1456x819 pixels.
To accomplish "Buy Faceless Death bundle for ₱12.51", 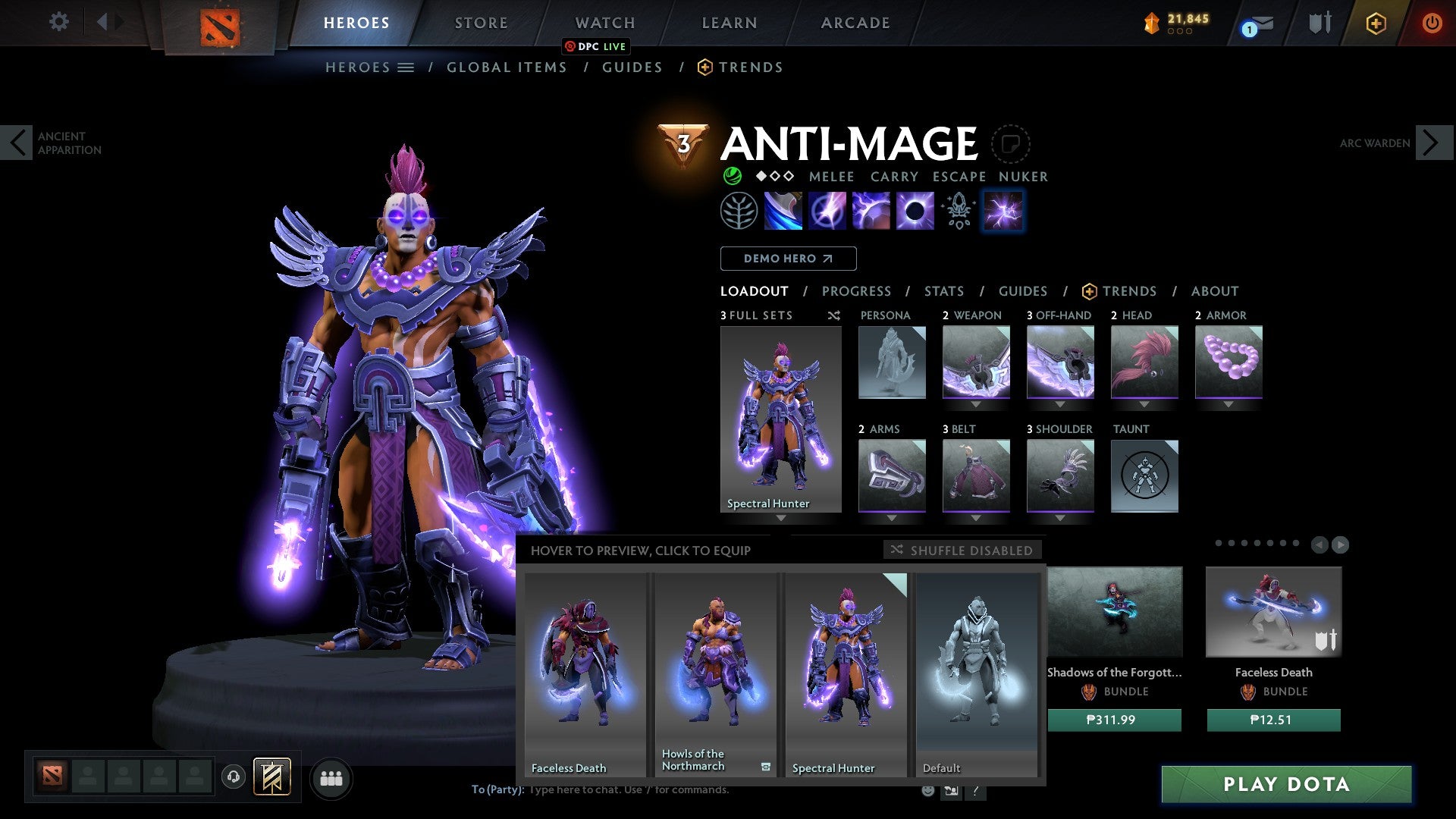I will (1273, 720).
